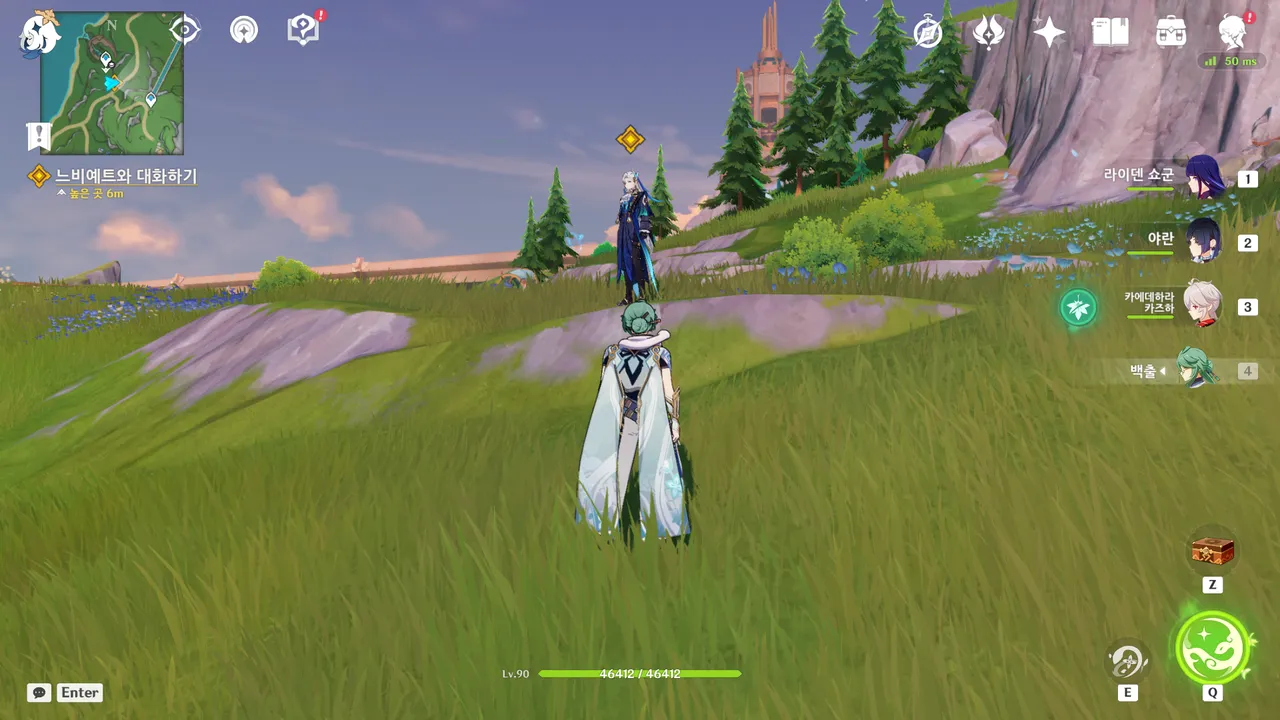Switch to party member 카에데하라 카즈하
The height and width of the screenshot is (720, 1280).
tap(1204, 305)
